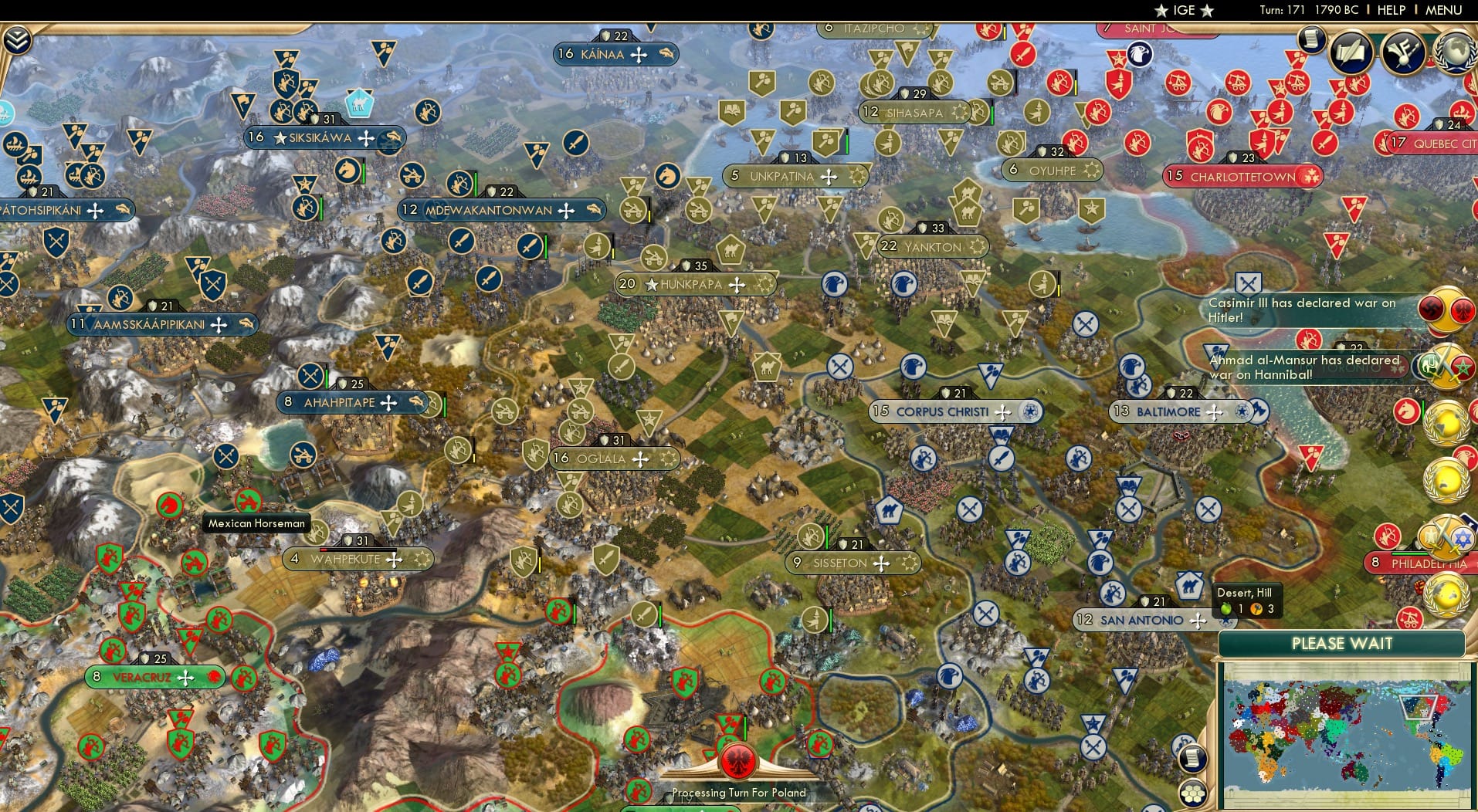Select the Baltimore city banner
The height and width of the screenshot is (812, 1478).
coord(1166,411)
